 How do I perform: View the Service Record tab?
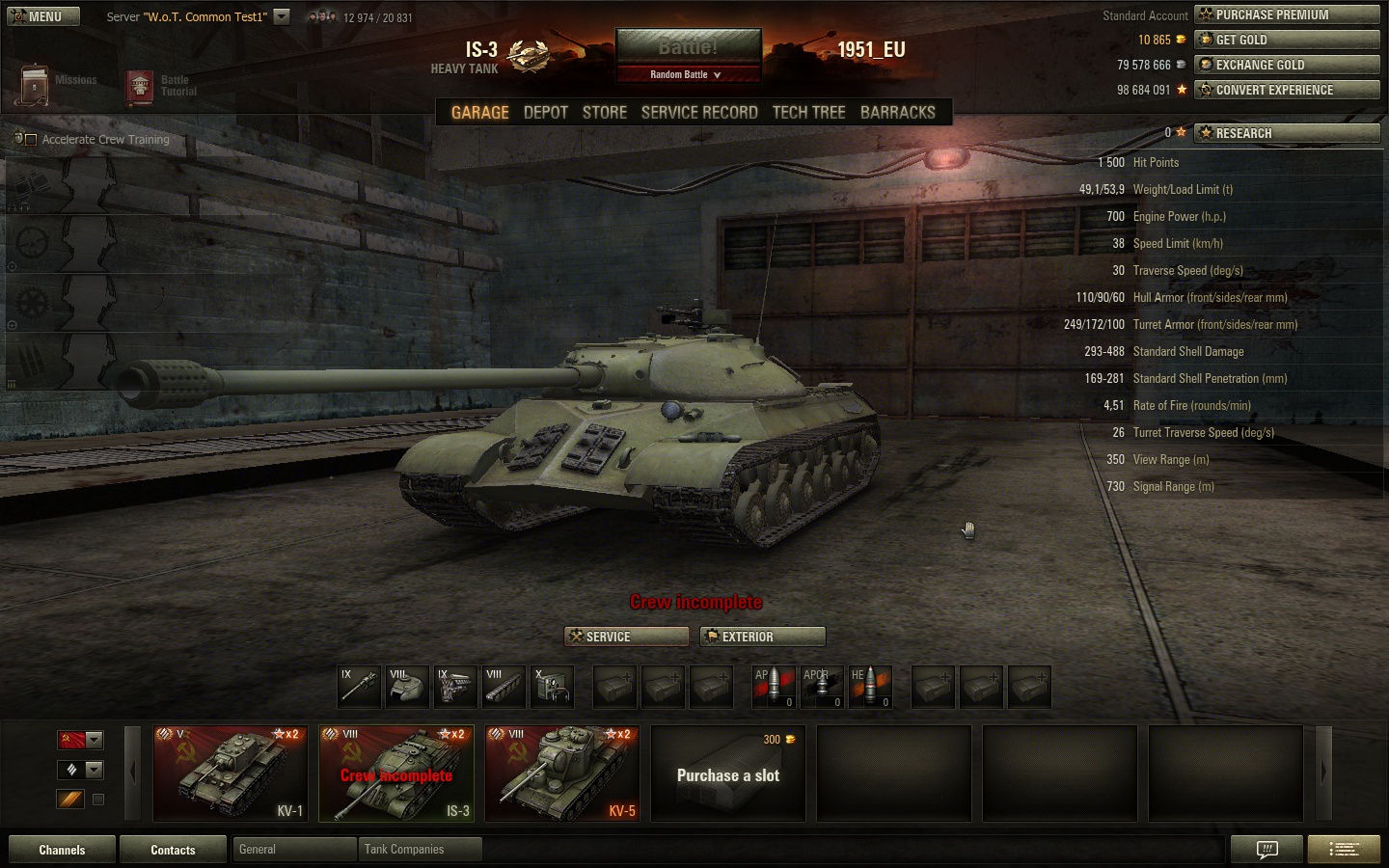pyautogui.click(x=699, y=112)
